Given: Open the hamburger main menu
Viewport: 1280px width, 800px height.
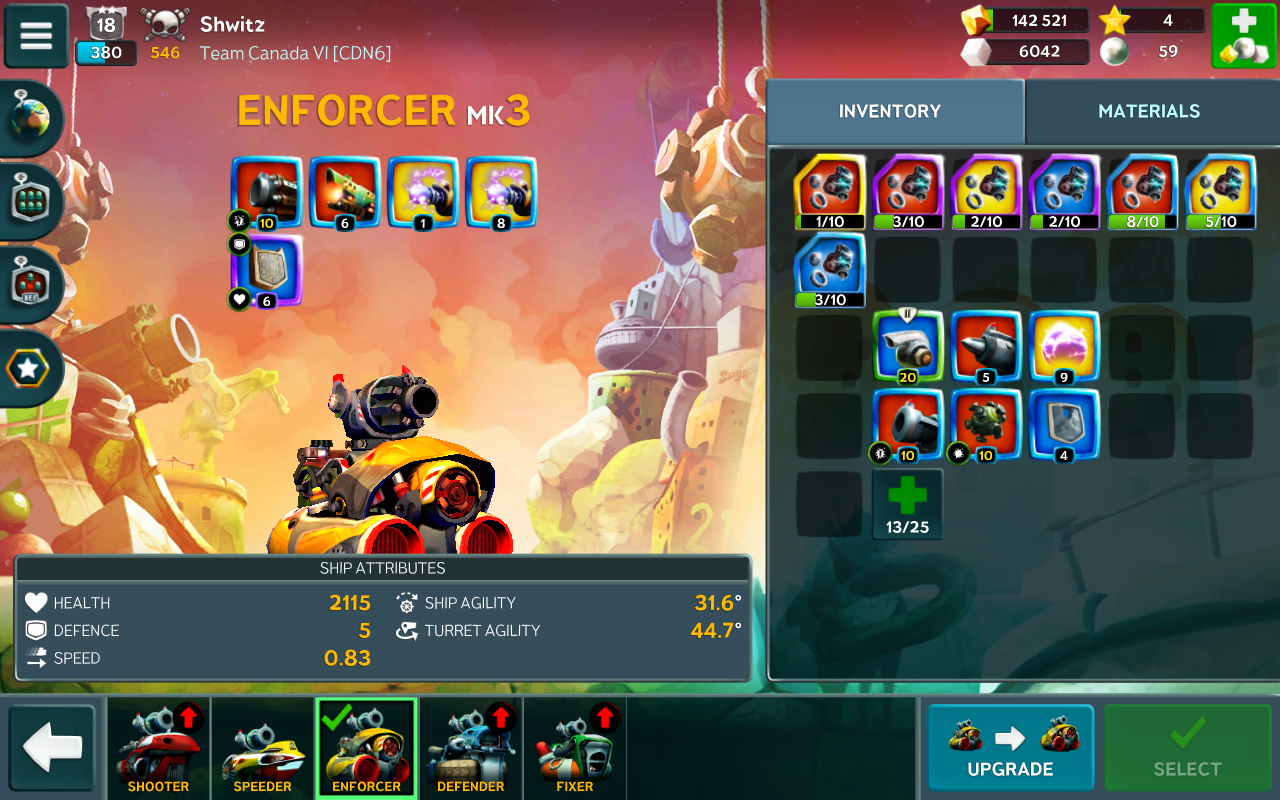Looking at the screenshot, I should (x=36, y=36).
